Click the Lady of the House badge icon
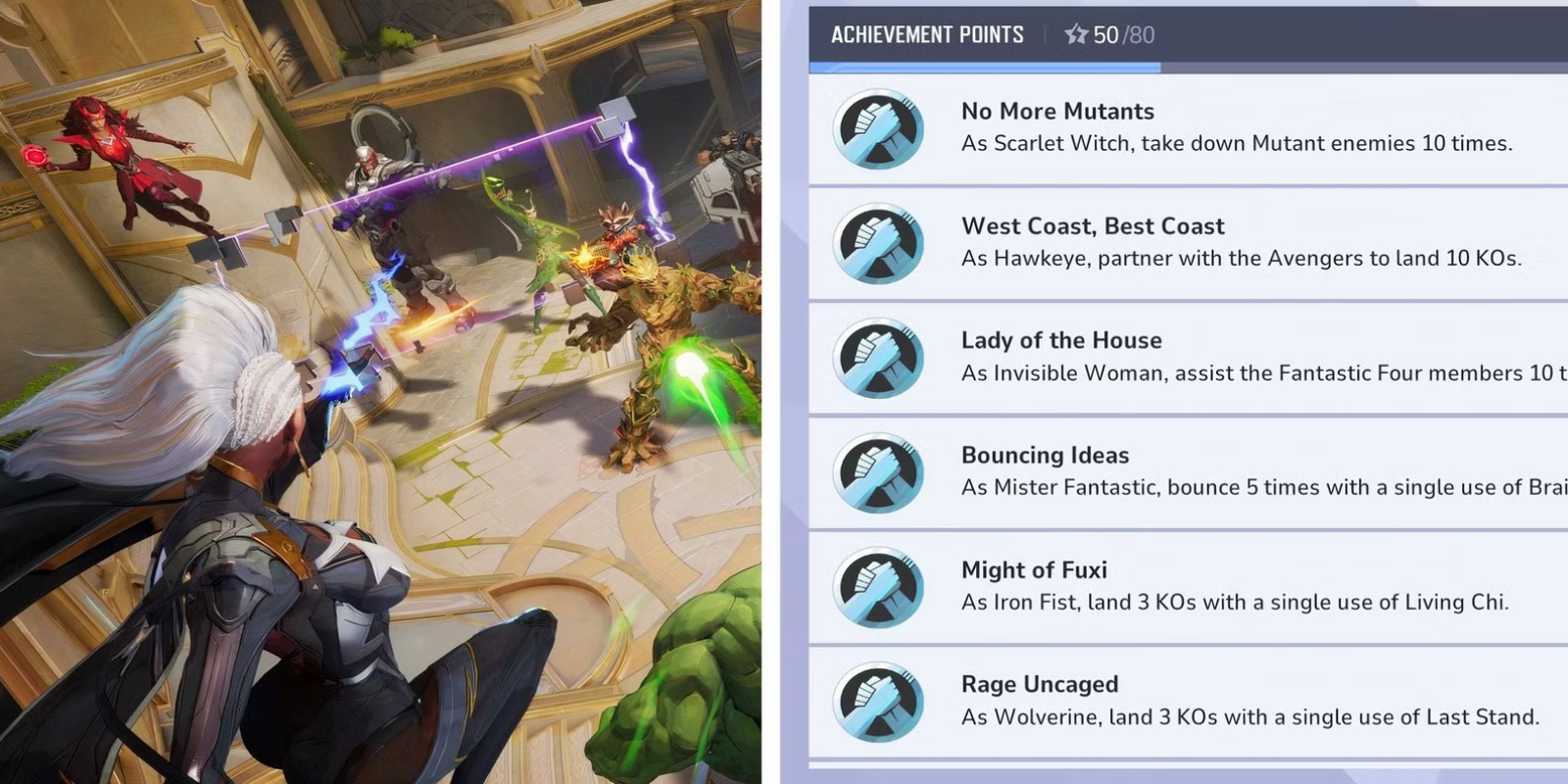1568x784 pixels. (x=877, y=357)
